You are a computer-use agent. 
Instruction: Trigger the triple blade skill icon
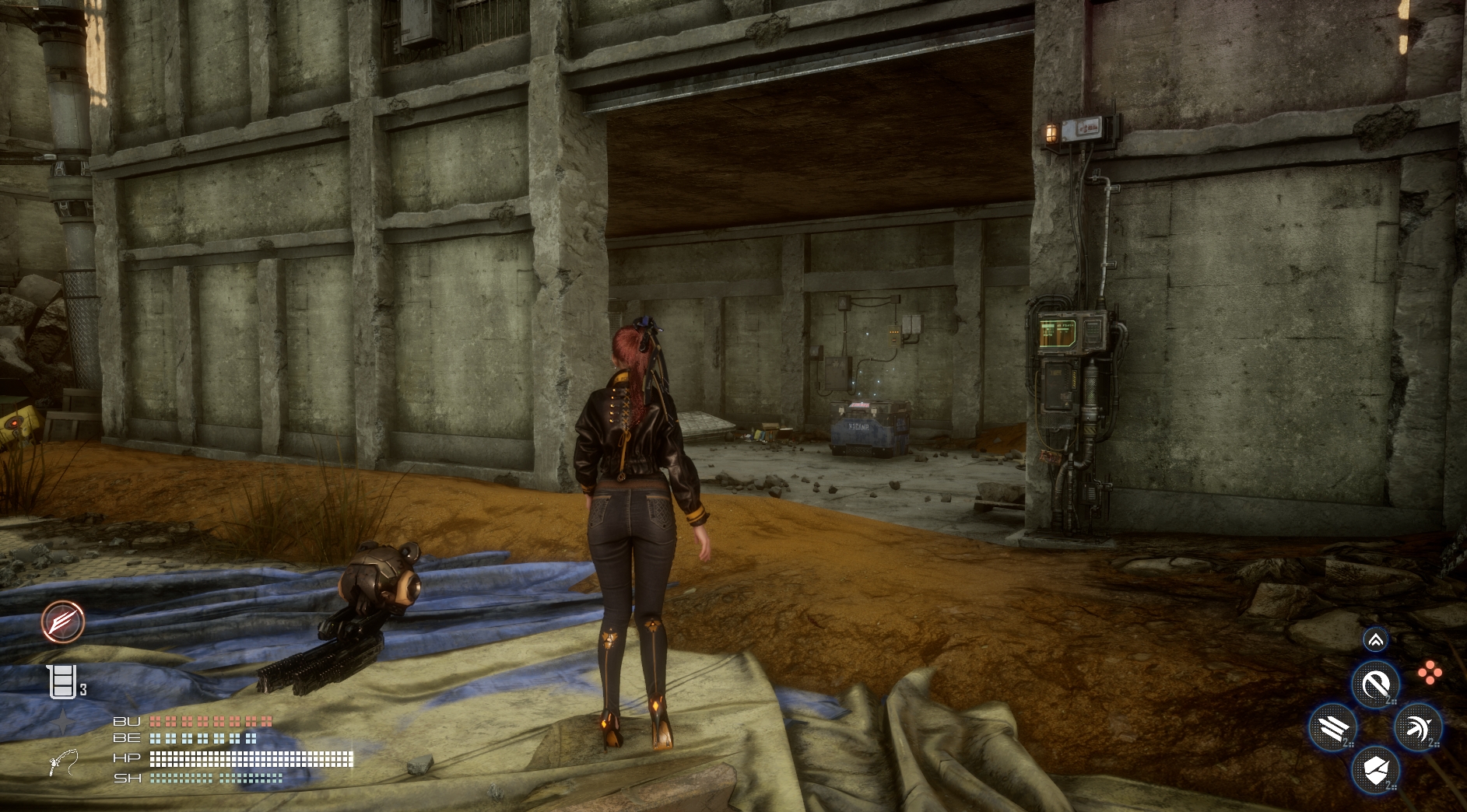[x=1332, y=729]
